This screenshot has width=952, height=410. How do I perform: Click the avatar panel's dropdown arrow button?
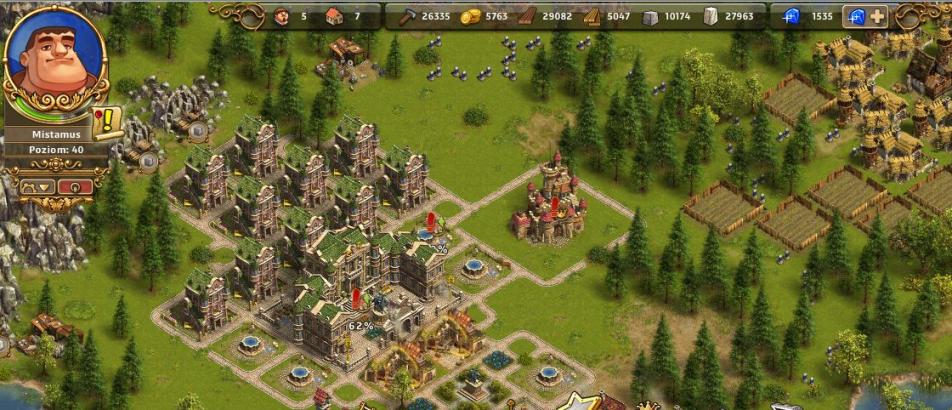(x=36, y=186)
